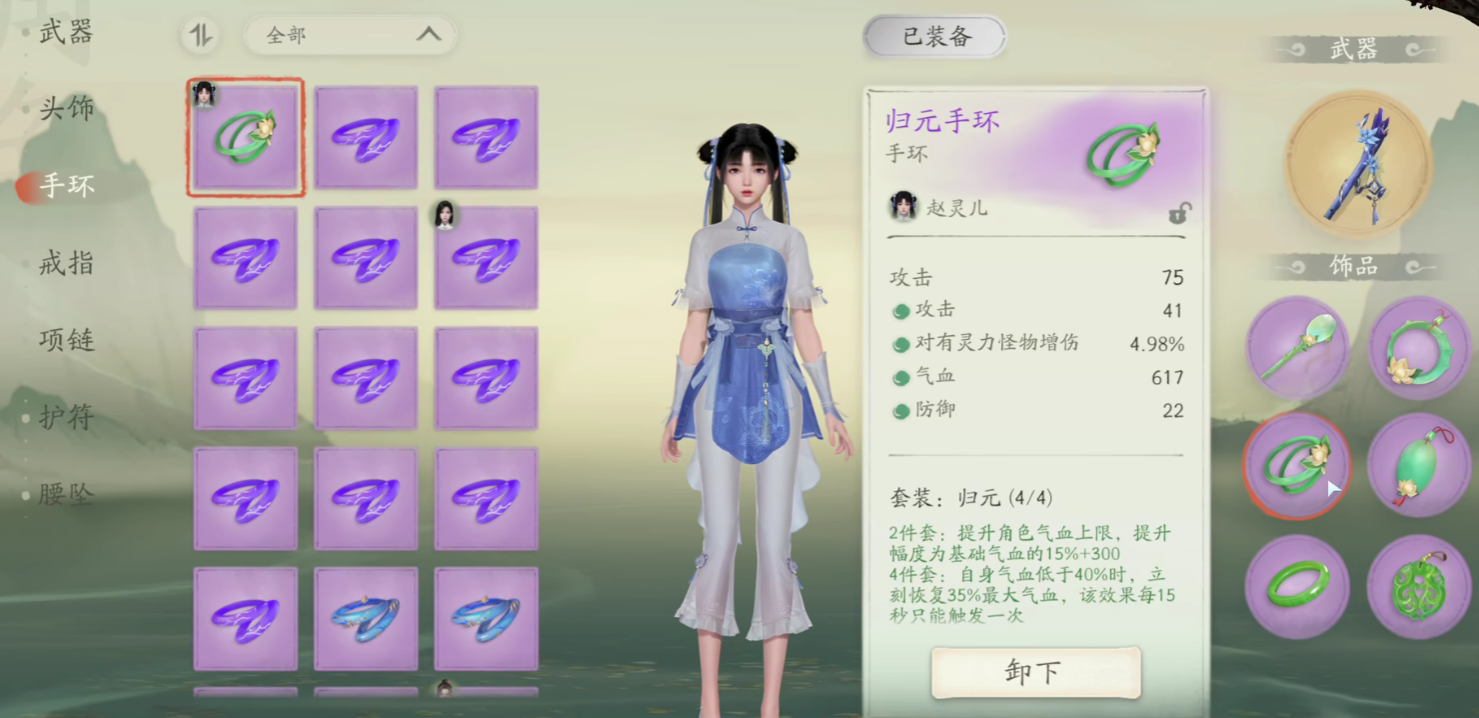Viewport: 1479px width, 718px height.
Task: Select the green 归元手环 inventory slot
Action: click(x=245, y=137)
